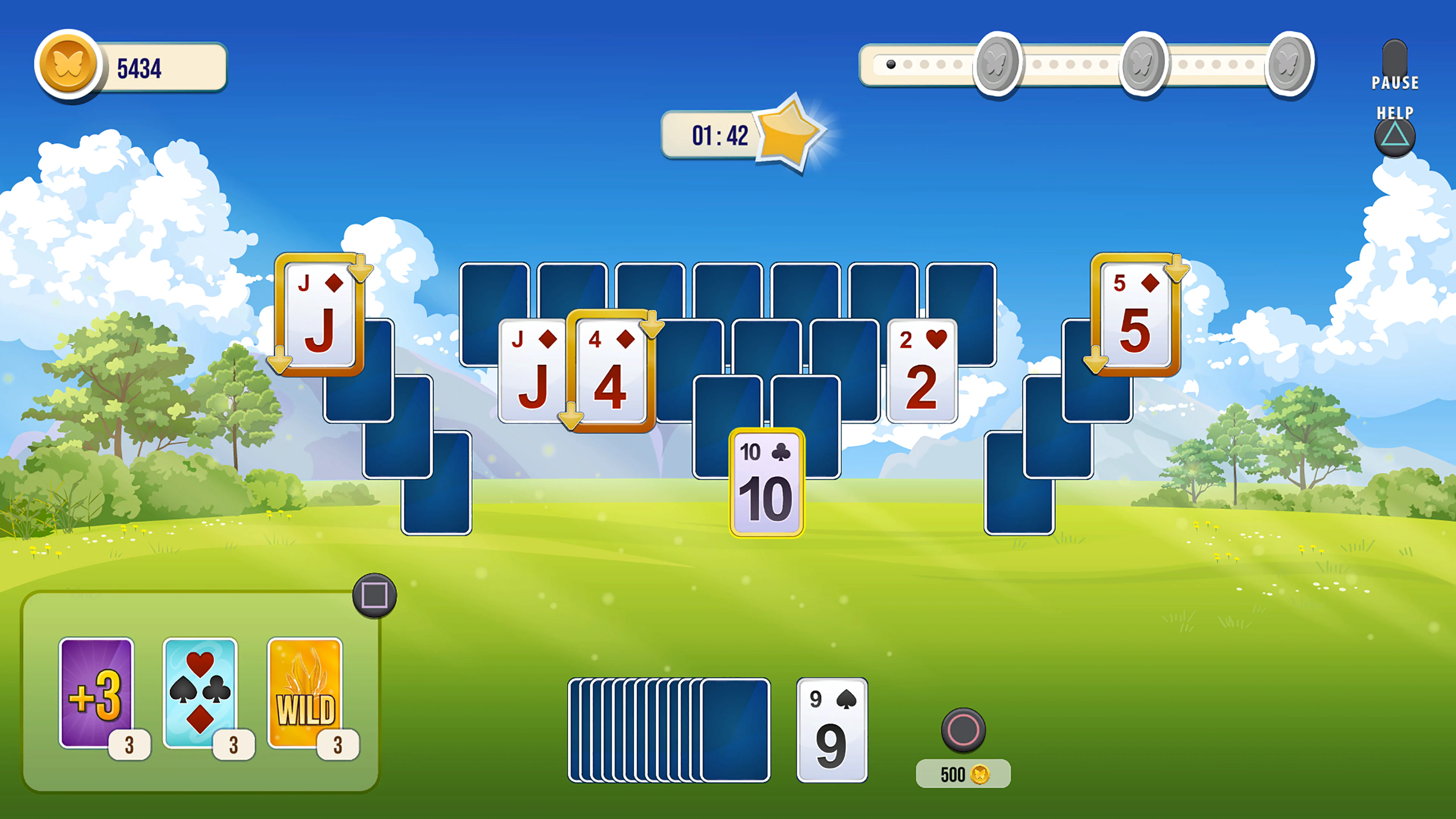Image resolution: width=1456 pixels, height=819 pixels.
Task: Activate the four-suits booster card
Action: click(200, 693)
